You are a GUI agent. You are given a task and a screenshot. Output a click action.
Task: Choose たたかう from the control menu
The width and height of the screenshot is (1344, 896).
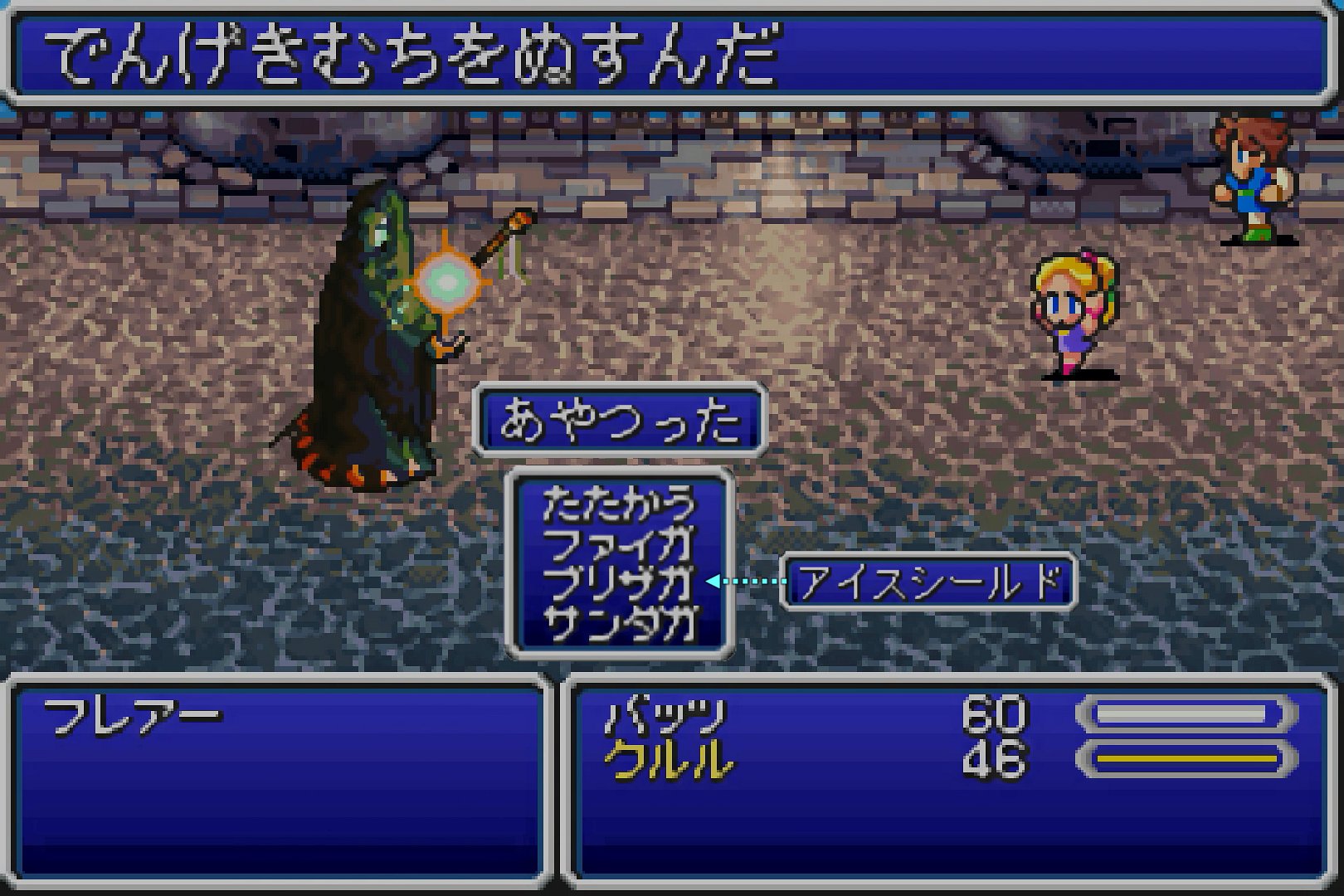point(619,503)
